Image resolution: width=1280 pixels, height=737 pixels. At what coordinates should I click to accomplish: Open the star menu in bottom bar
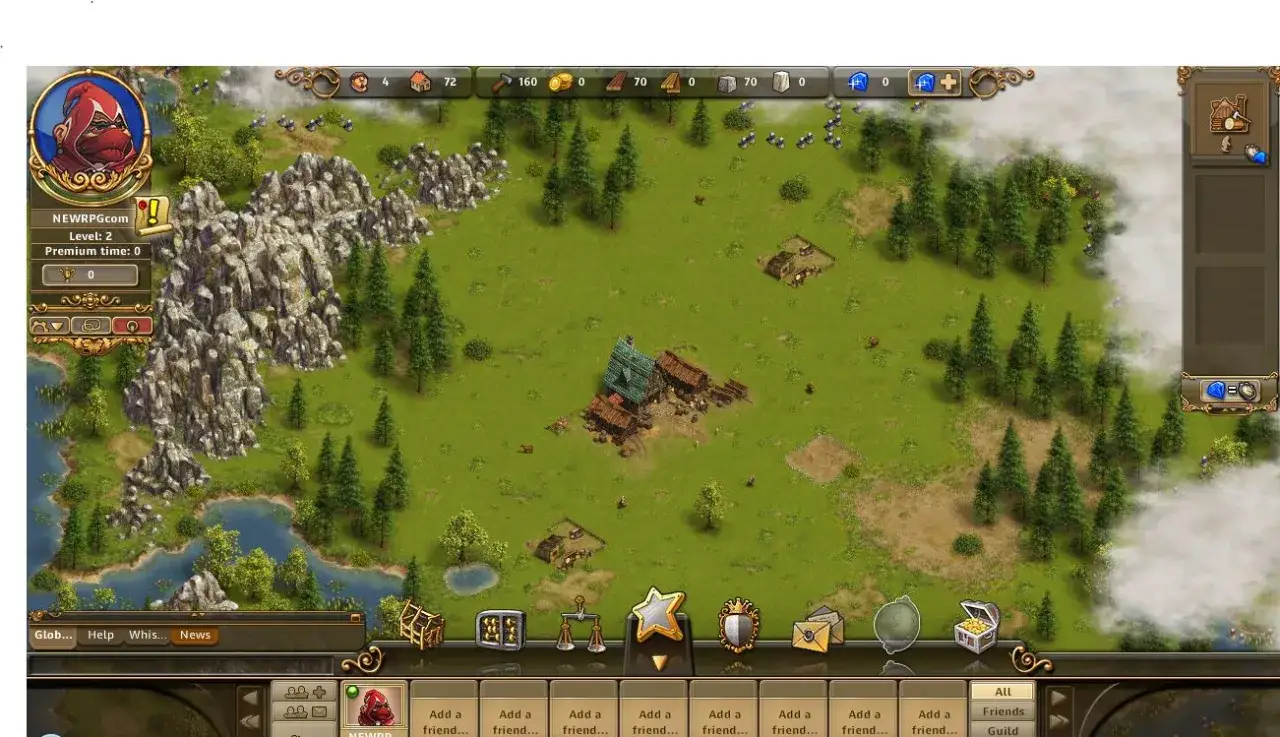point(658,616)
